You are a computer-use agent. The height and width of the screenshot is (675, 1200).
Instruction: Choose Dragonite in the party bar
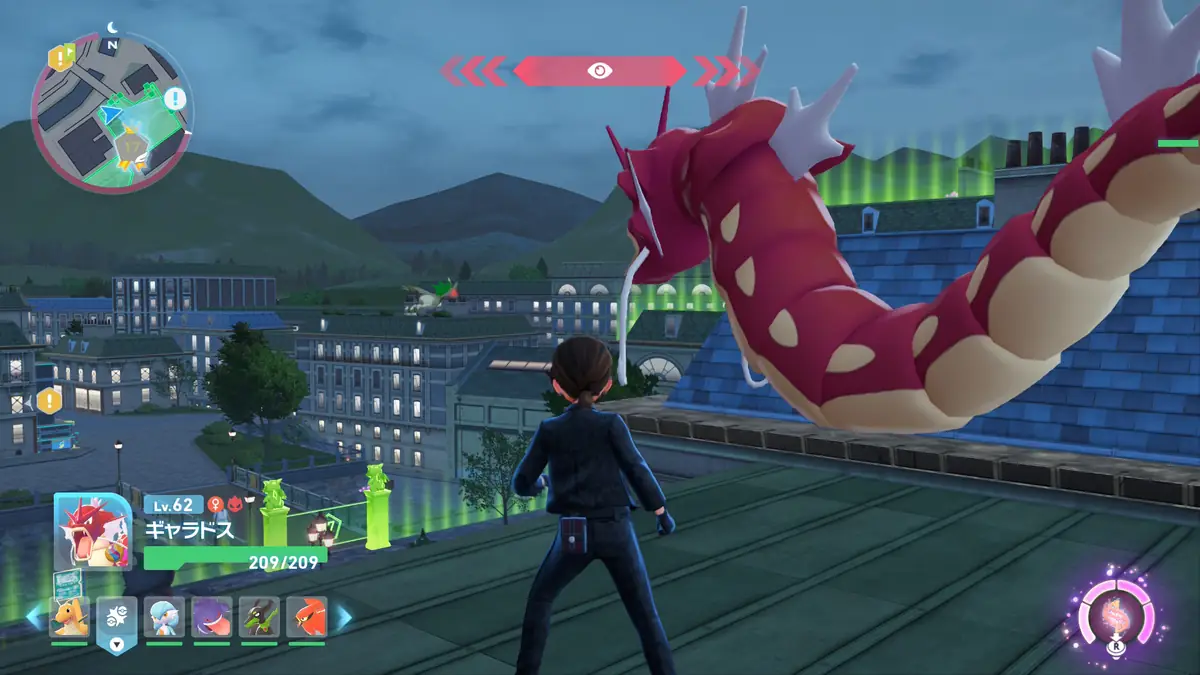point(69,617)
